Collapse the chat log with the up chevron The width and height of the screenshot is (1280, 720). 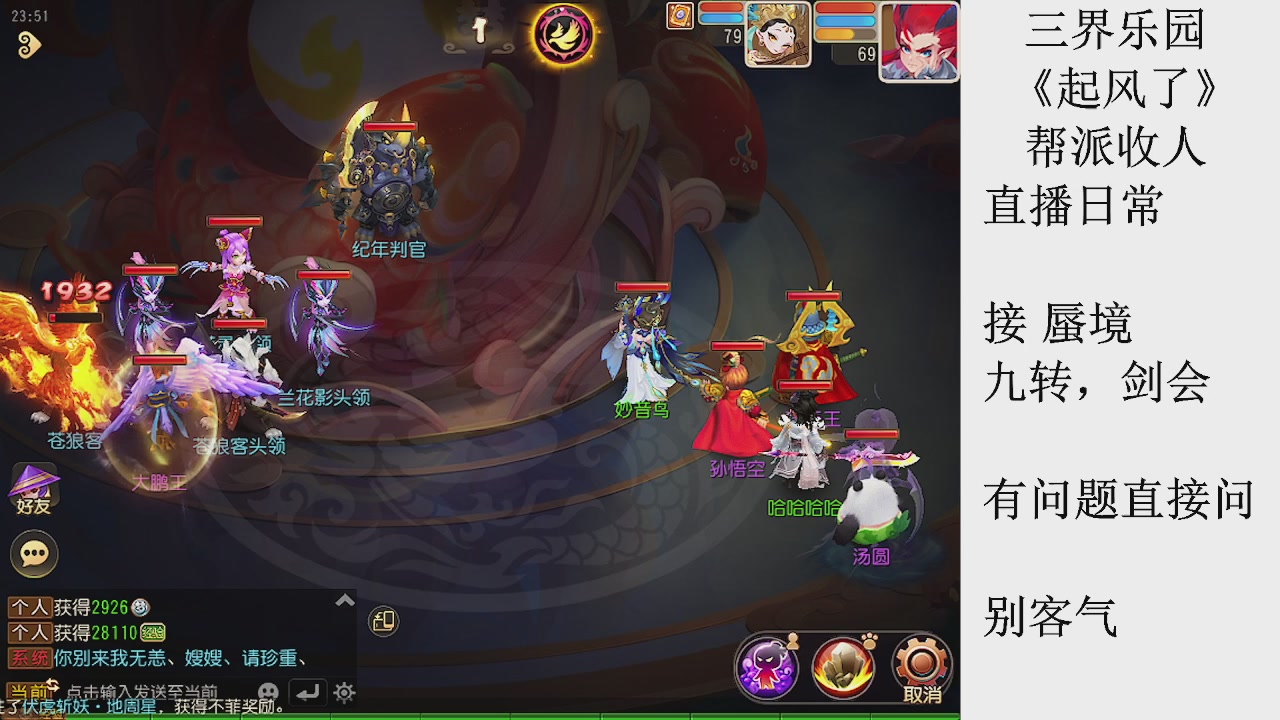[343, 599]
